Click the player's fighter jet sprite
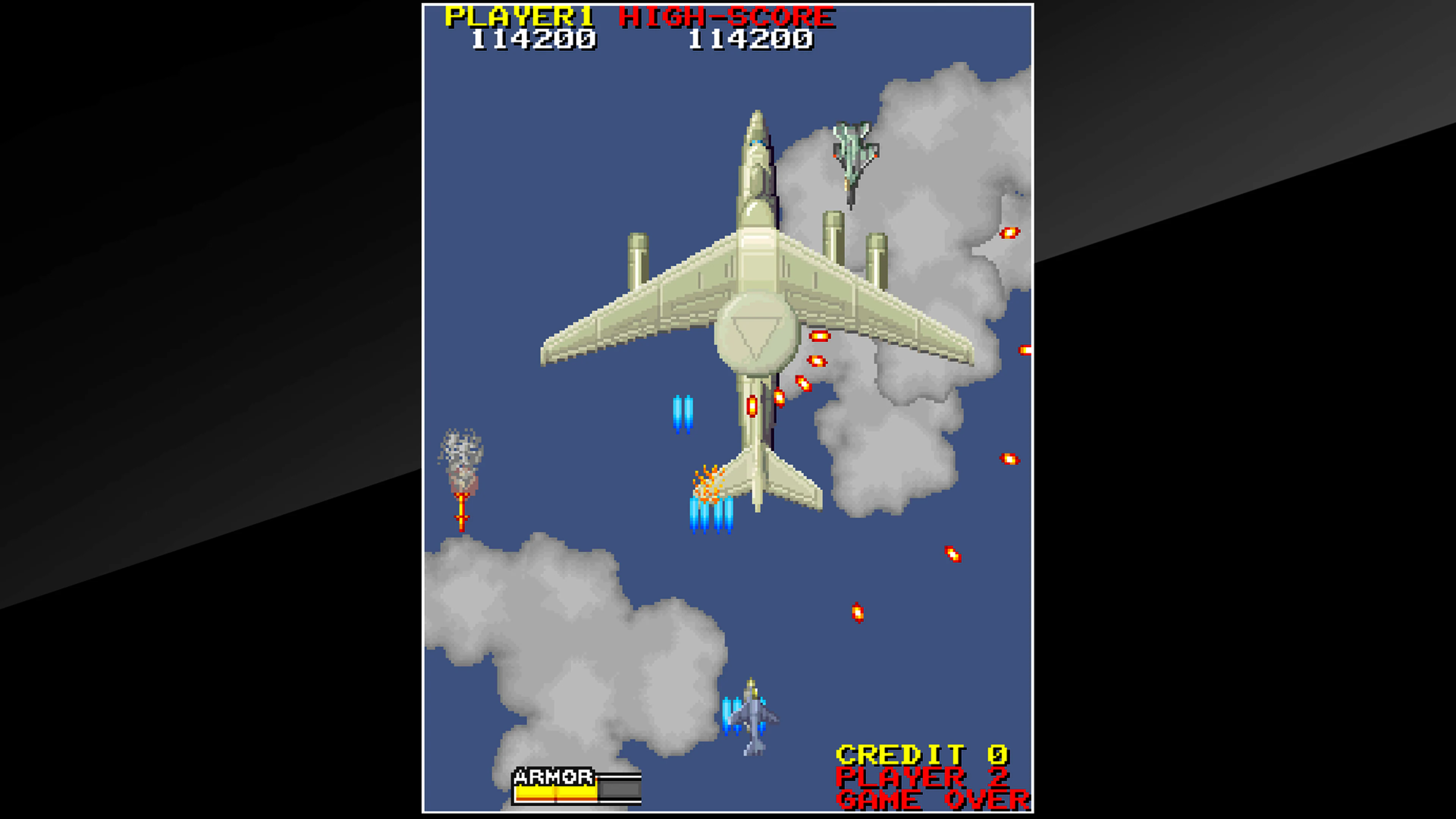This screenshot has width=1456, height=819. (x=752, y=718)
